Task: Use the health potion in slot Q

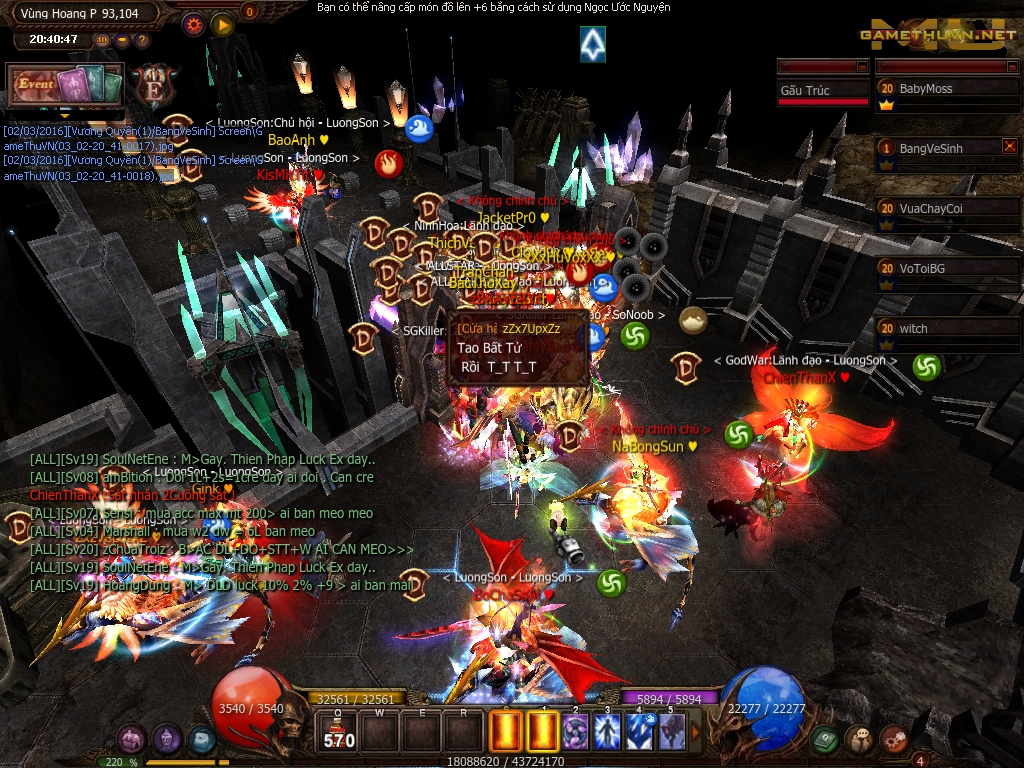Action: (337, 732)
